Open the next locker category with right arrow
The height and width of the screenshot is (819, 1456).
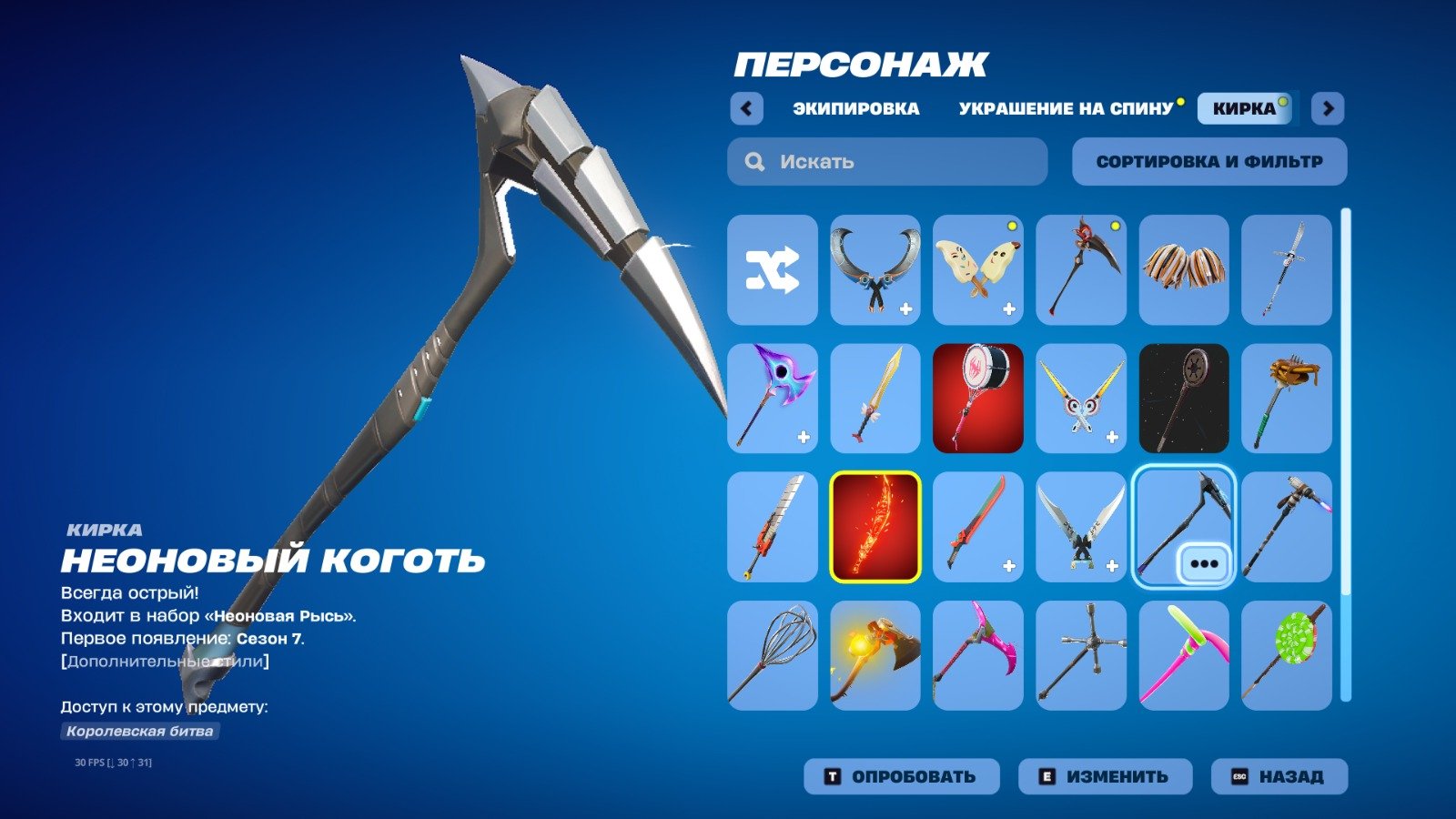(x=1329, y=108)
